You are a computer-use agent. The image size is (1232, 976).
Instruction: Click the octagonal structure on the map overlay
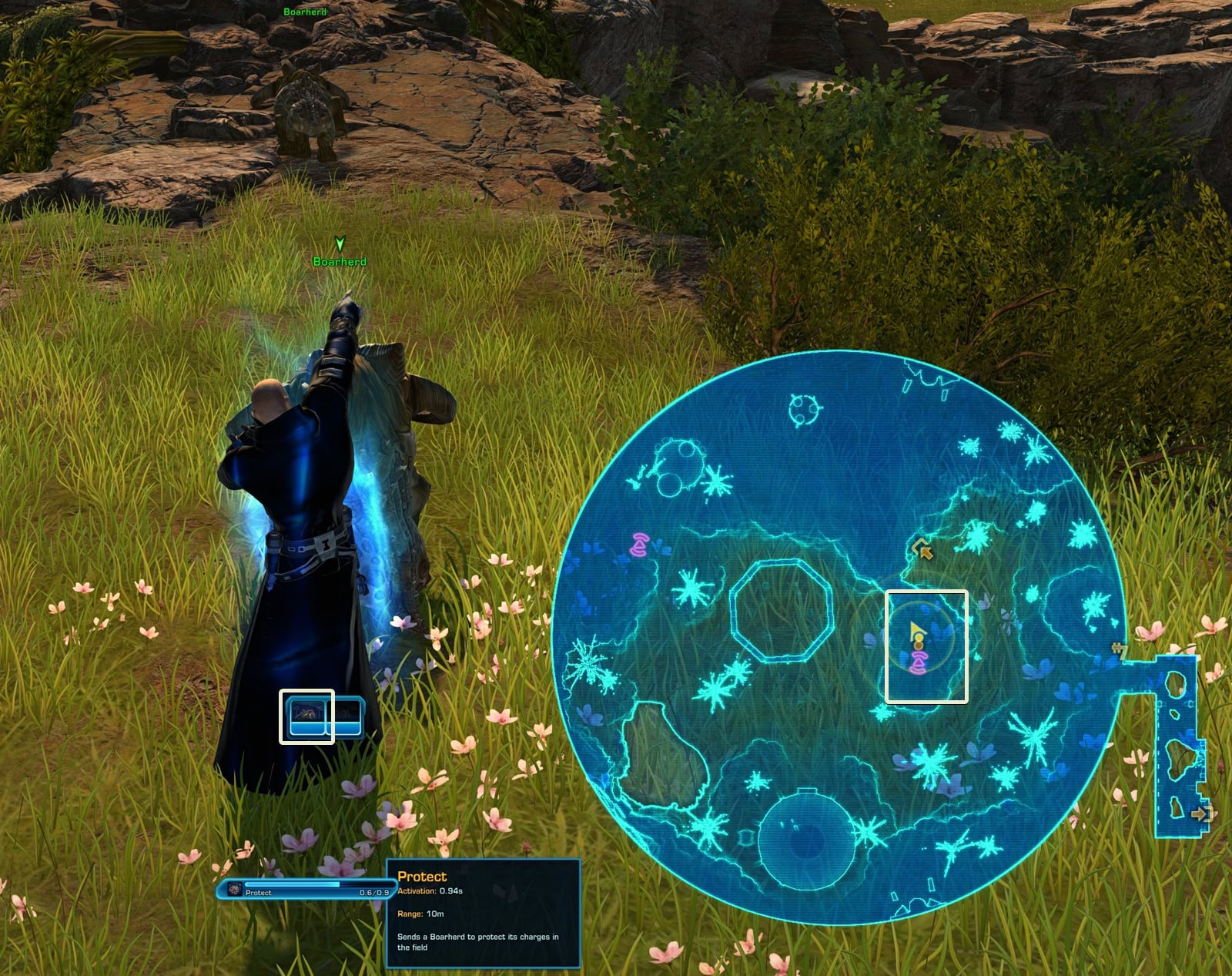point(781,610)
